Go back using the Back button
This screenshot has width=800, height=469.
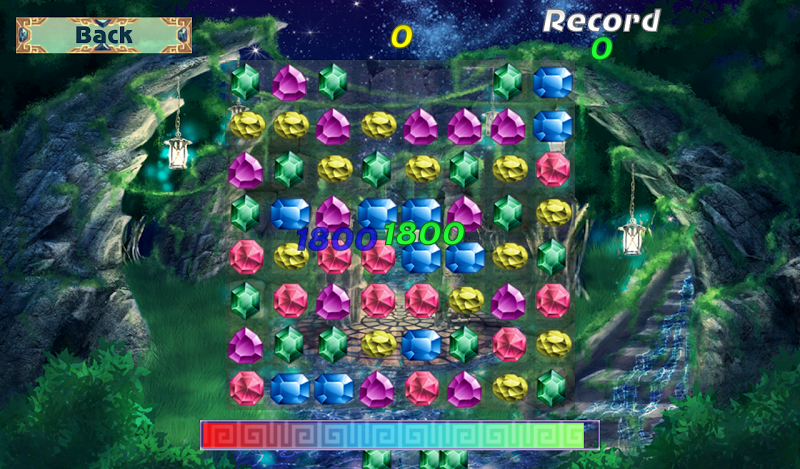tap(104, 35)
